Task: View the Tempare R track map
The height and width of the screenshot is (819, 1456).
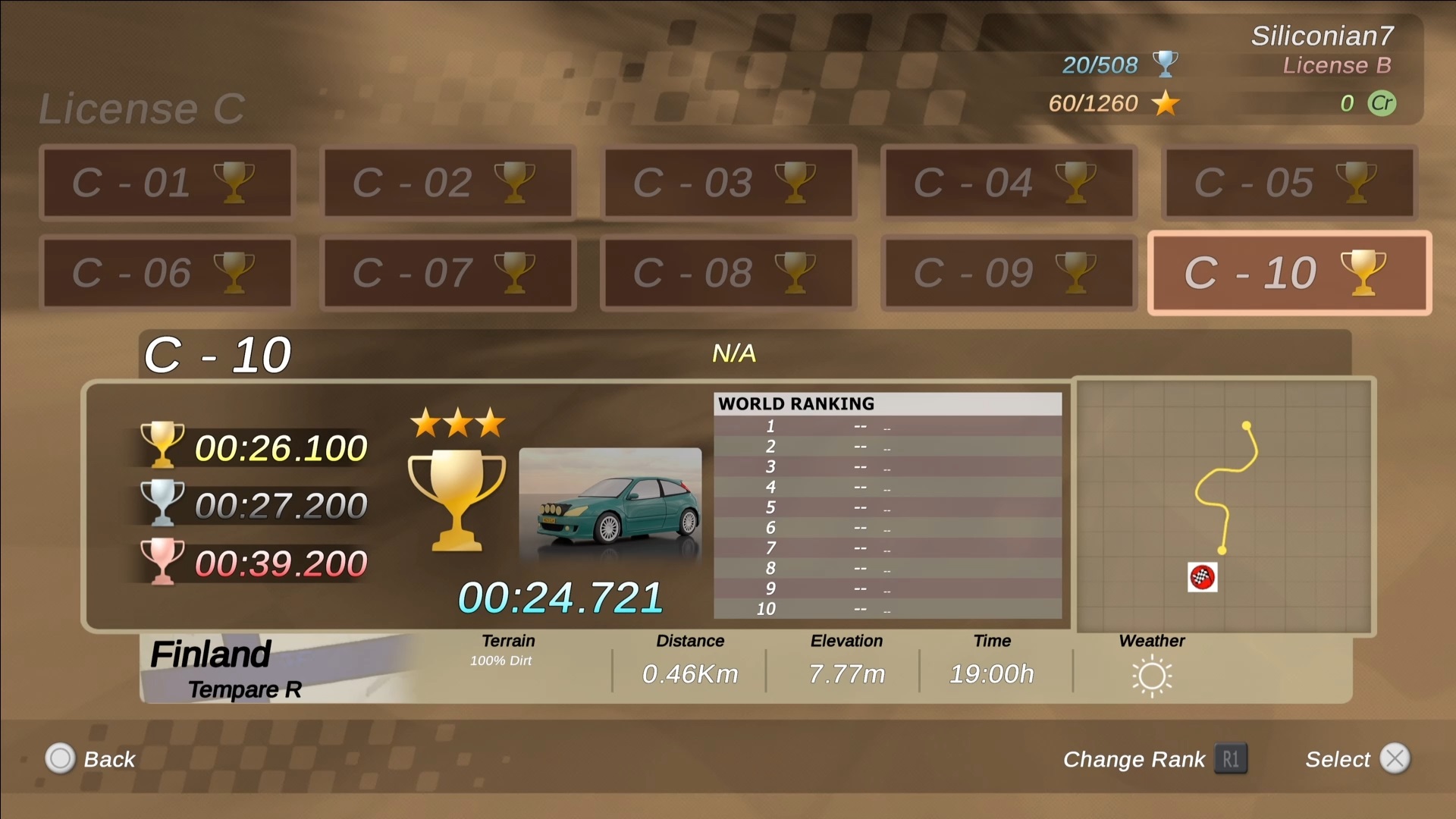Action: click(x=1224, y=506)
